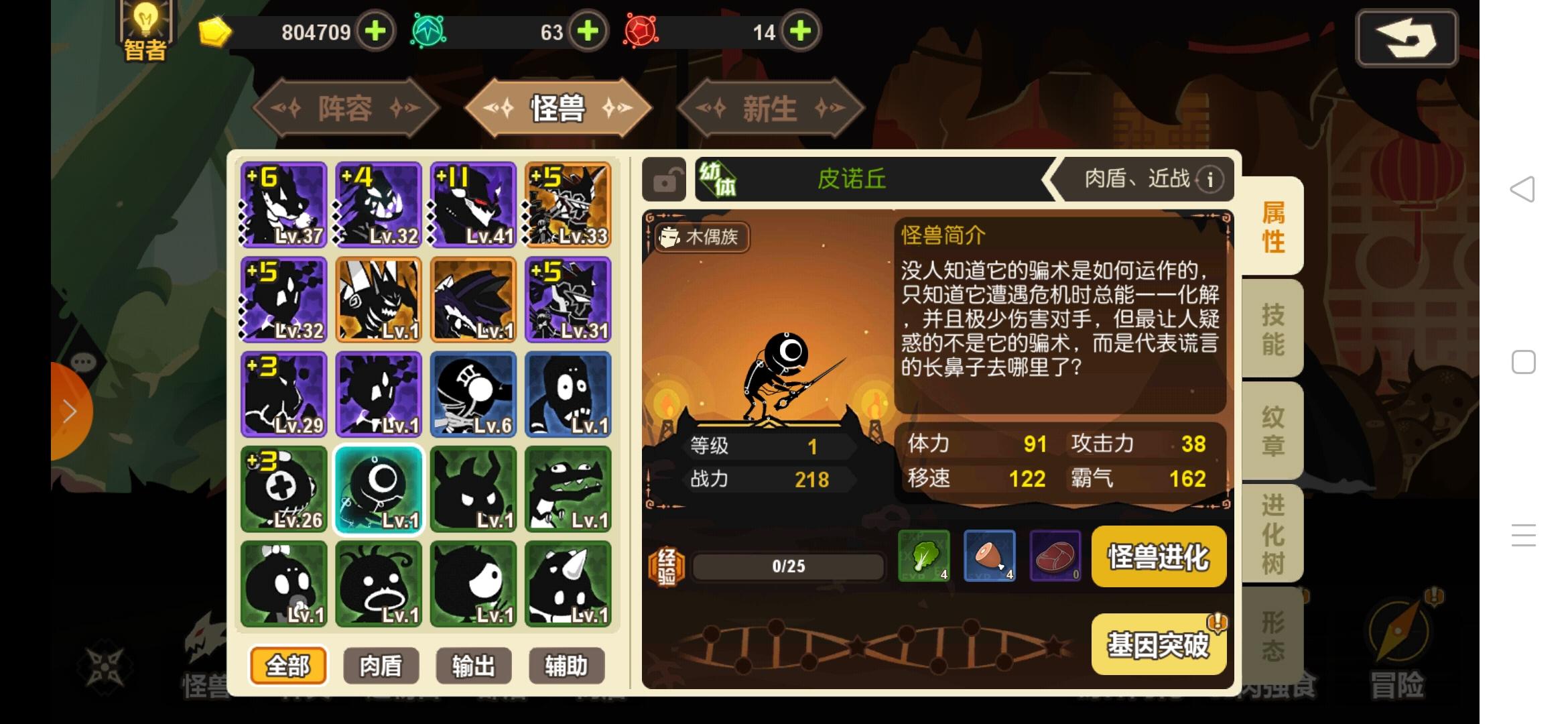Expand the orange arrow panel on left side

click(69, 411)
